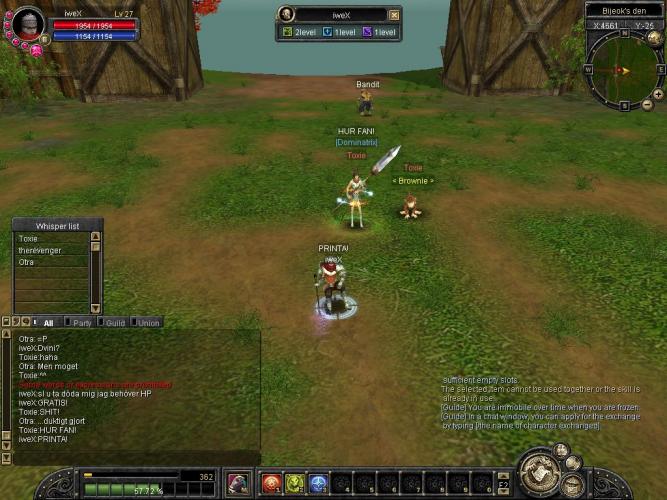Switch to the Party chat tab
Image resolution: width=667 pixels, height=500 pixels.
[82, 323]
